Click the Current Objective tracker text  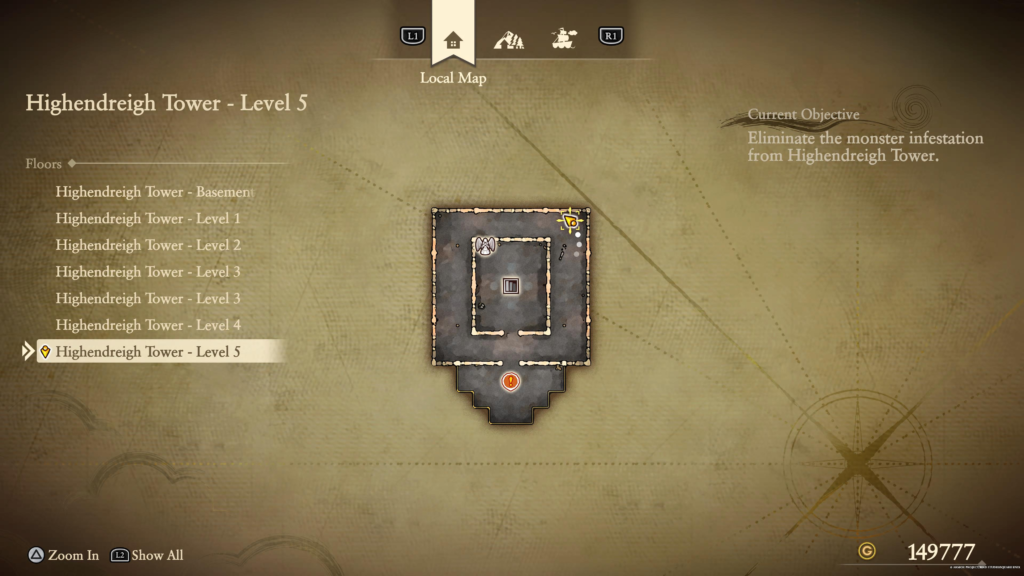[x=865, y=146]
